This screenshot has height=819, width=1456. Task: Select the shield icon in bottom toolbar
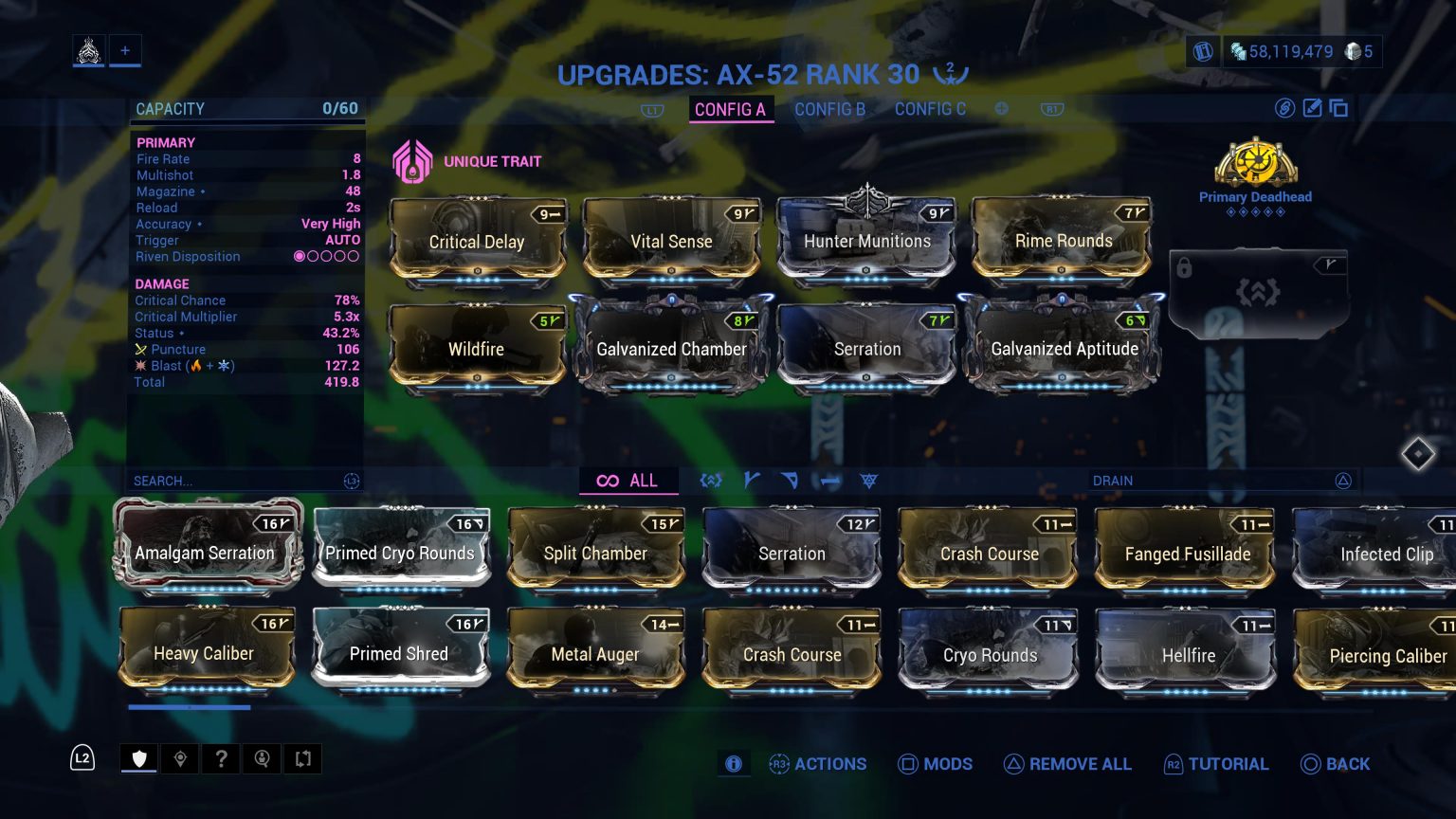[138, 758]
